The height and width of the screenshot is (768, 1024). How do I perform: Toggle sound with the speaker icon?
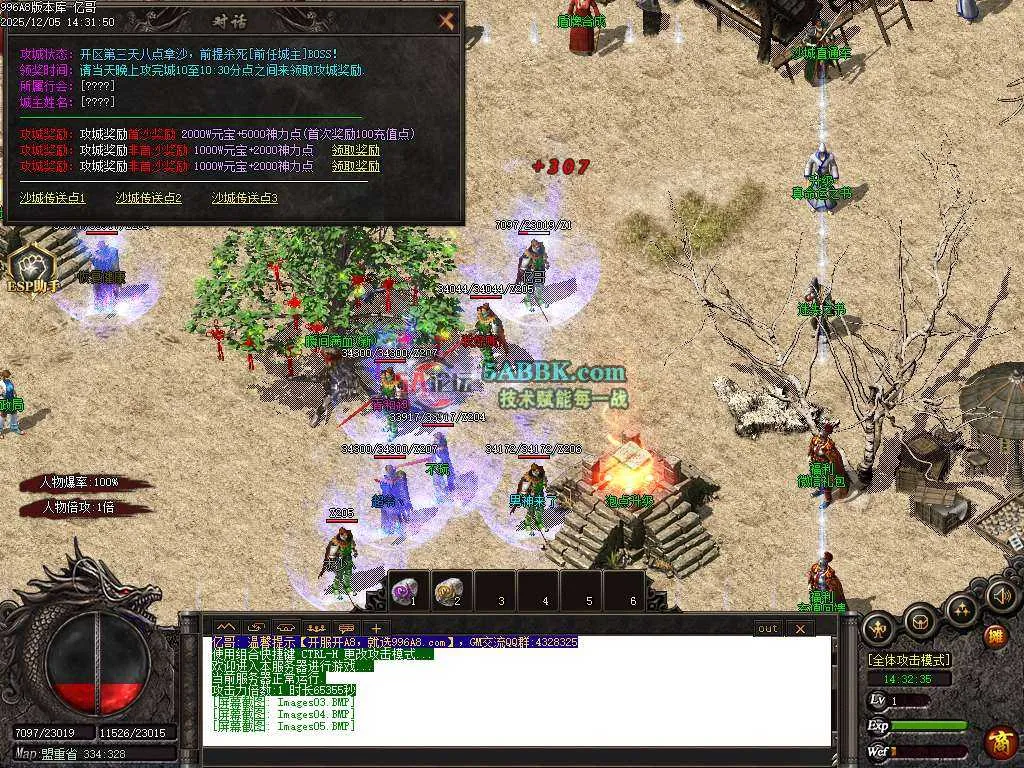point(1000,597)
